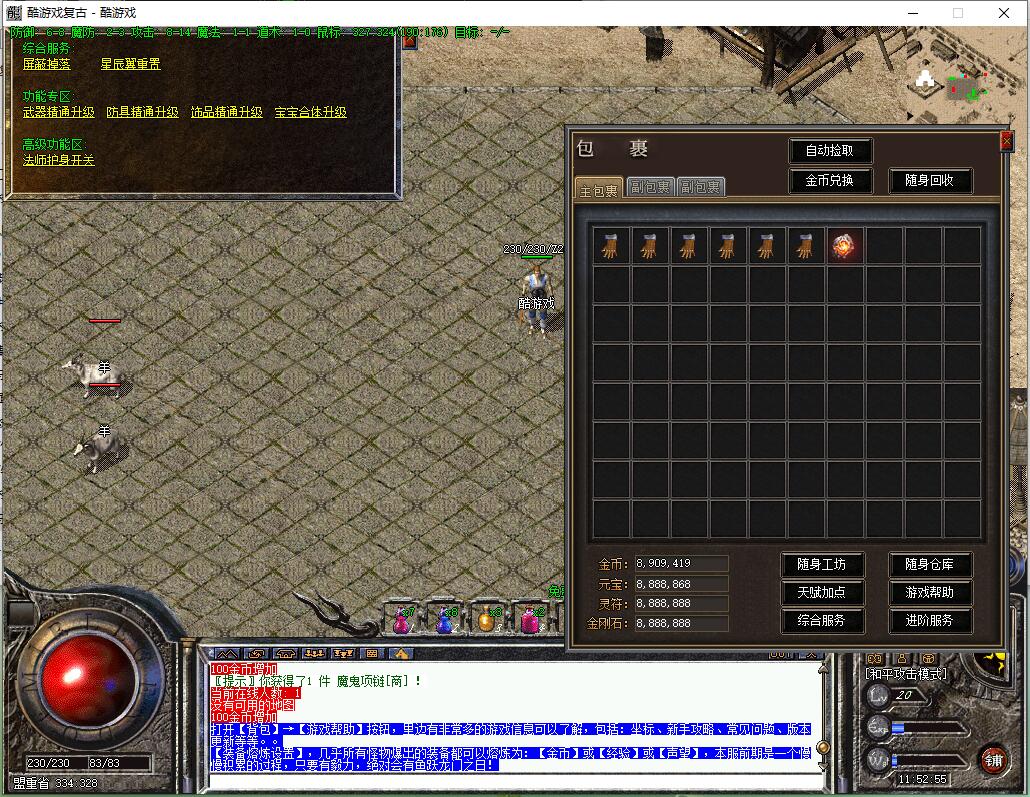This screenshot has width=1030, height=797.
Task: Open the 金币兑换 gold exchange button
Action: coord(830,181)
